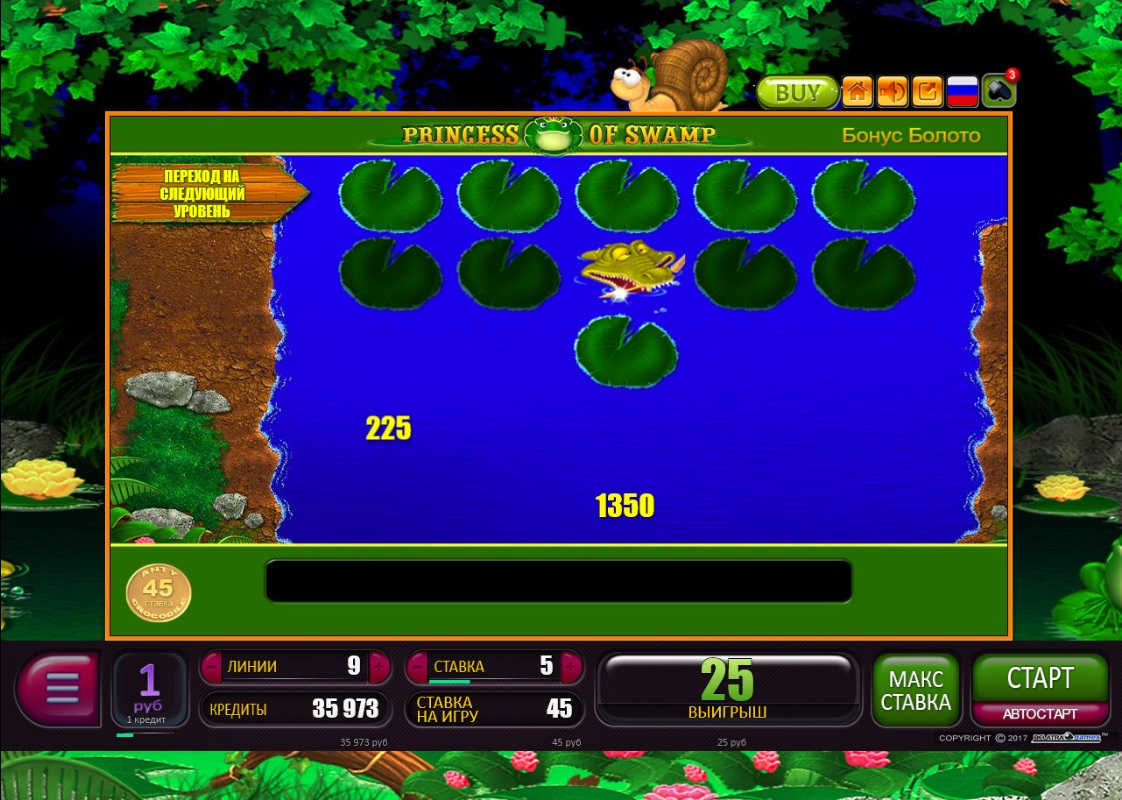Select the 1 руб coin denomination
1122x800 pixels.
coord(149,688)
